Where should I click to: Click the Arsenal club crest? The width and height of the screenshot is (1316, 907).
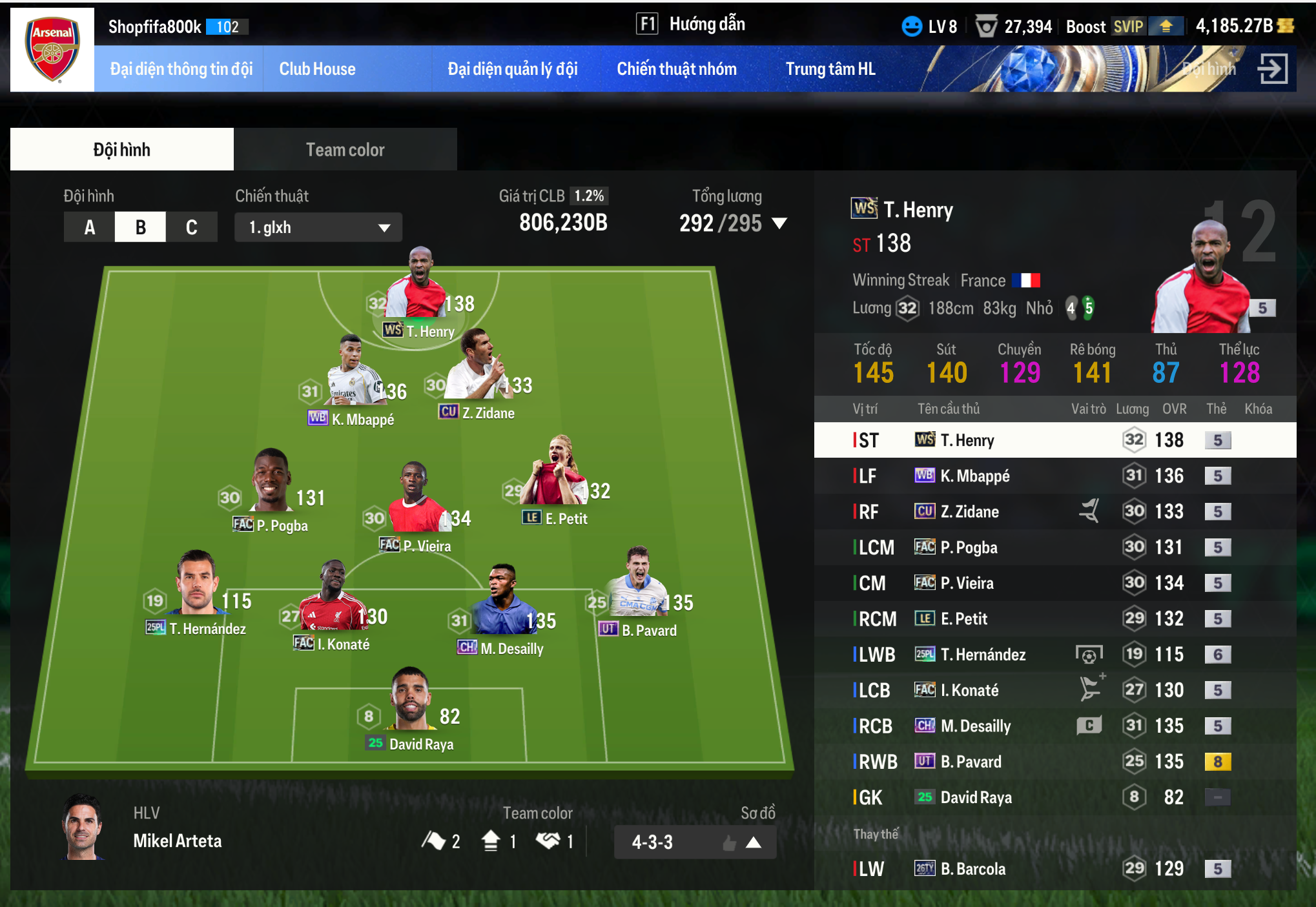pos(52,49)
